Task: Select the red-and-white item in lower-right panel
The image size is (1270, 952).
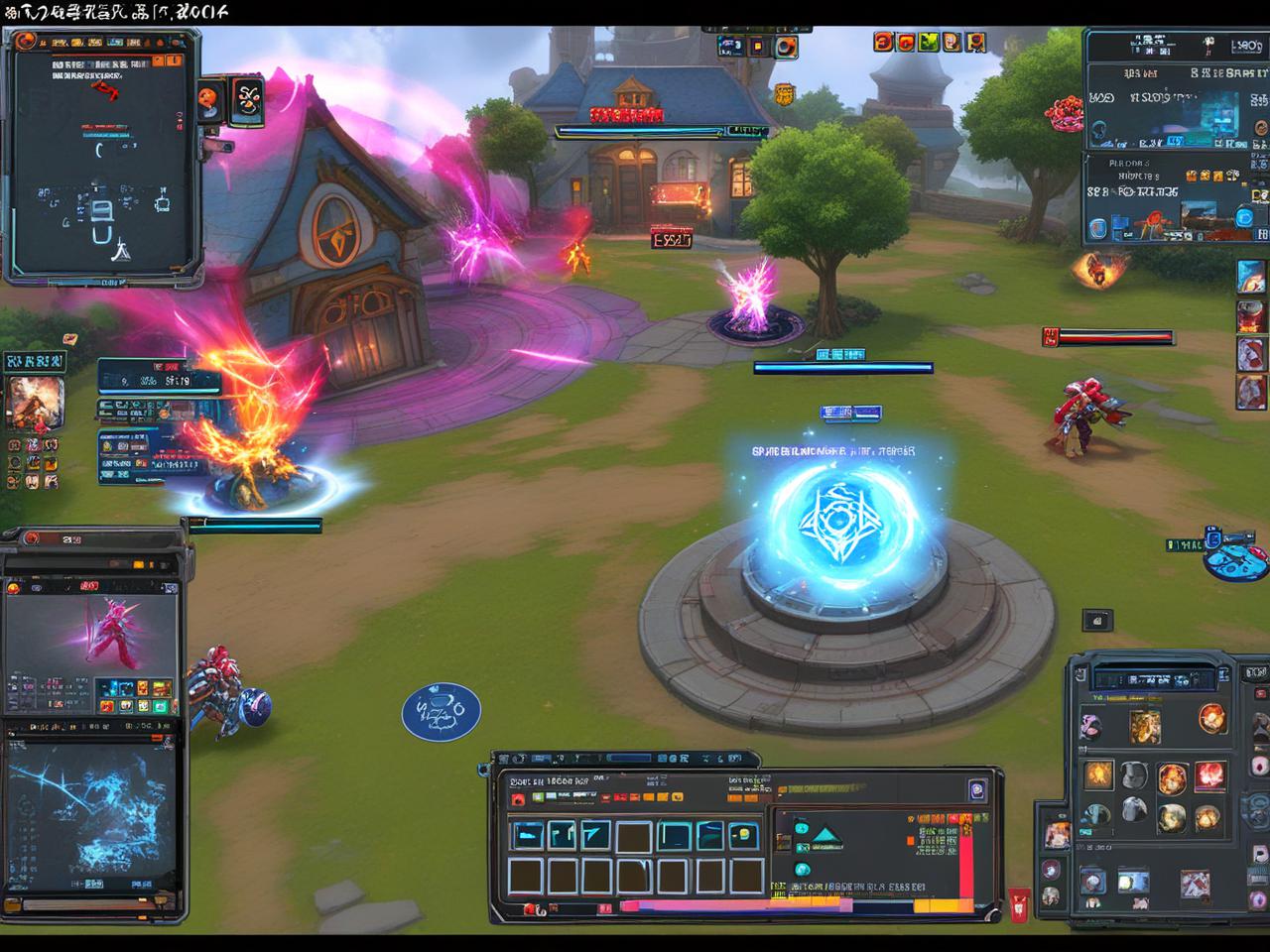Action: click(x=1194, y=882)
